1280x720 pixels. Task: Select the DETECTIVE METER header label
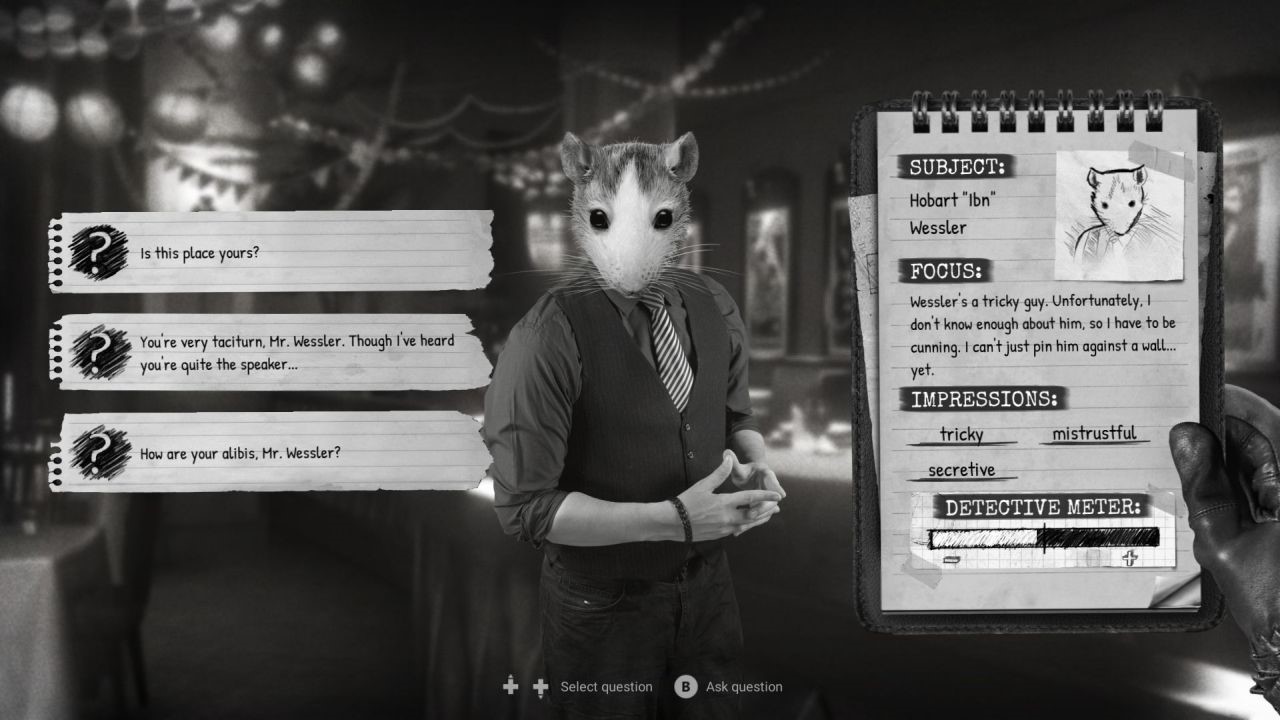(x=1046, y=507)
